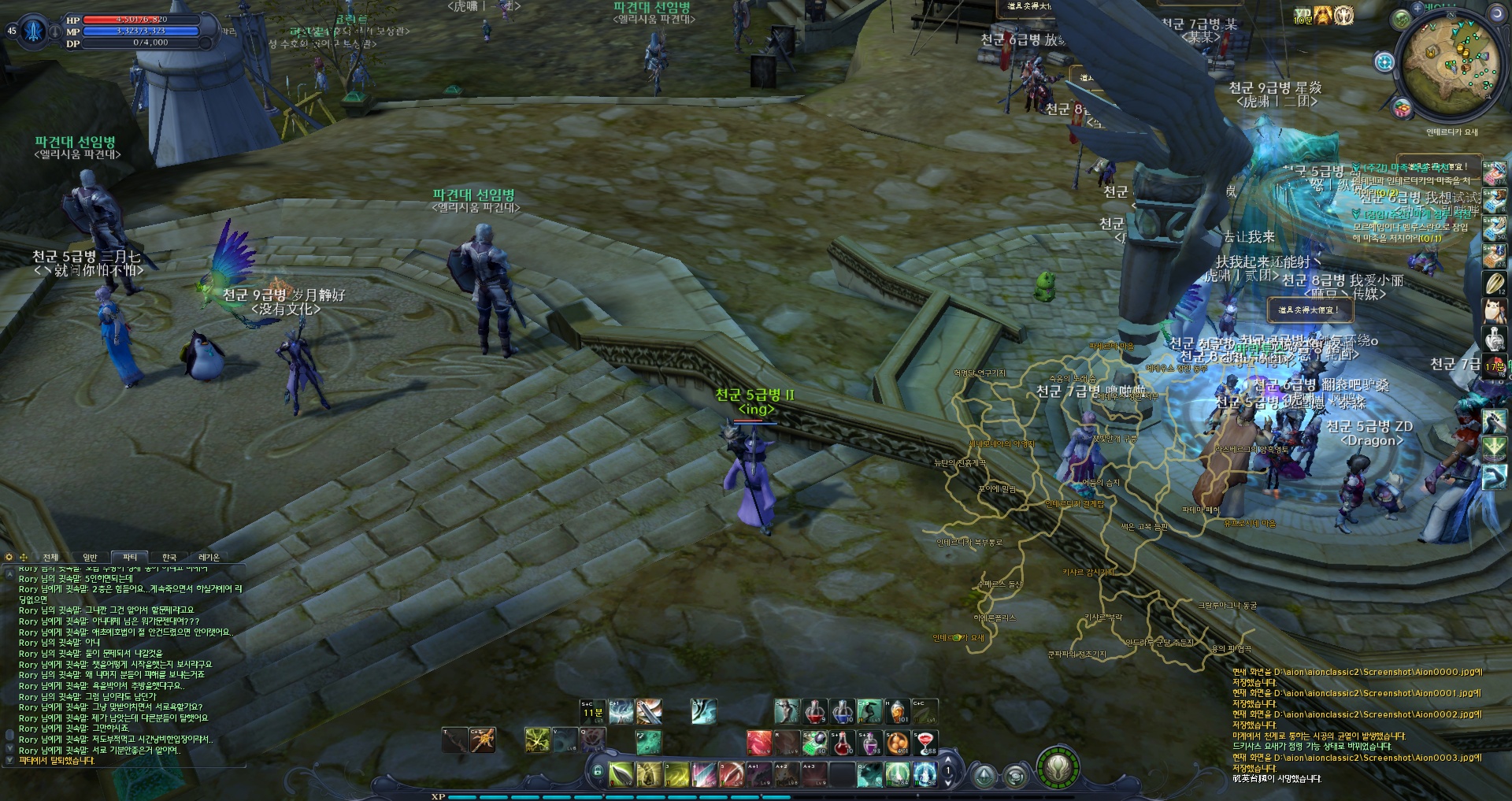1512x801 pixels.
Task: Toggle the hotbar lock button
Action: pos(598,771)
